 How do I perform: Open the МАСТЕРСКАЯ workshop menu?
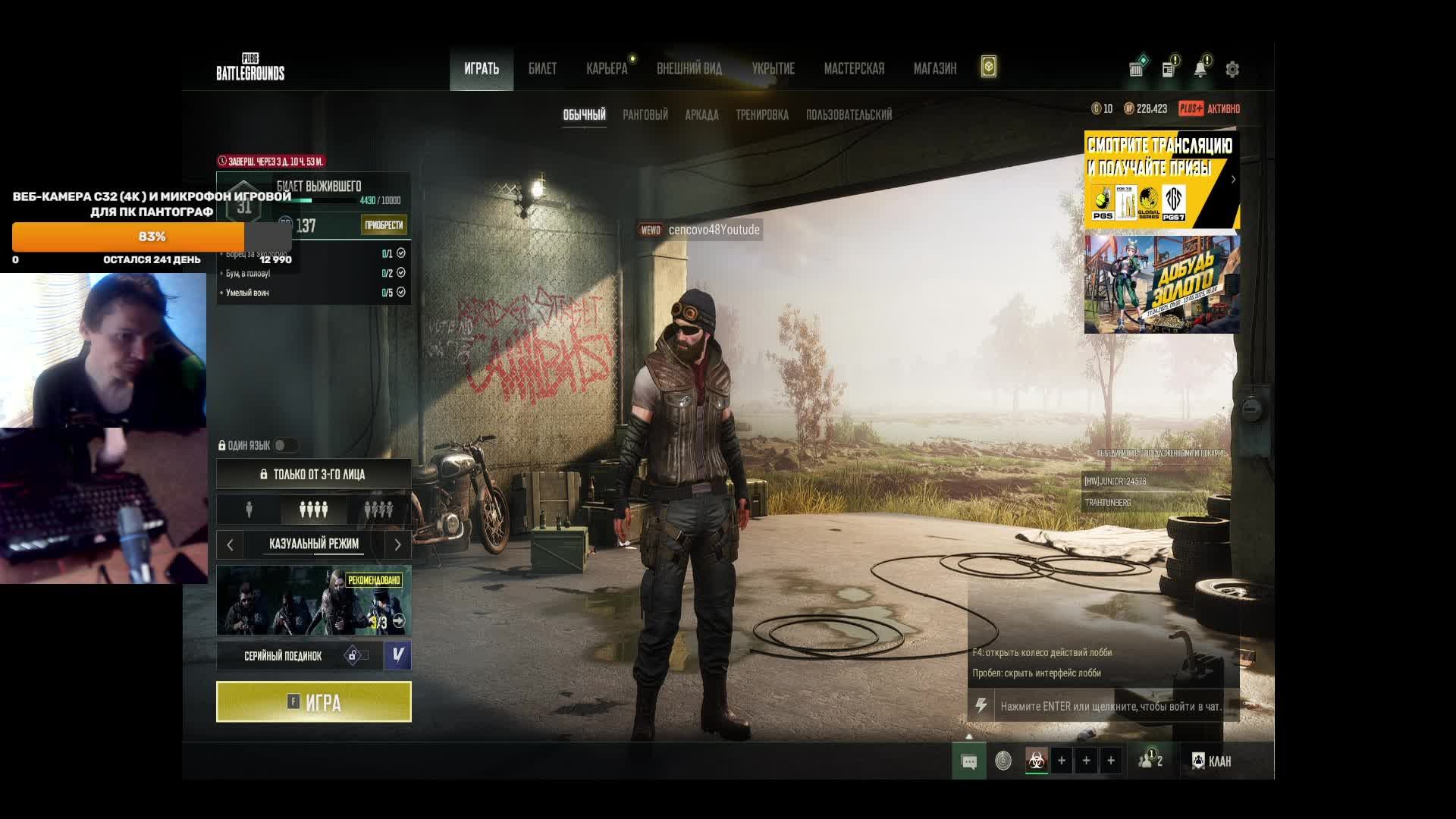pyautogui.click(x=854, y=69)
